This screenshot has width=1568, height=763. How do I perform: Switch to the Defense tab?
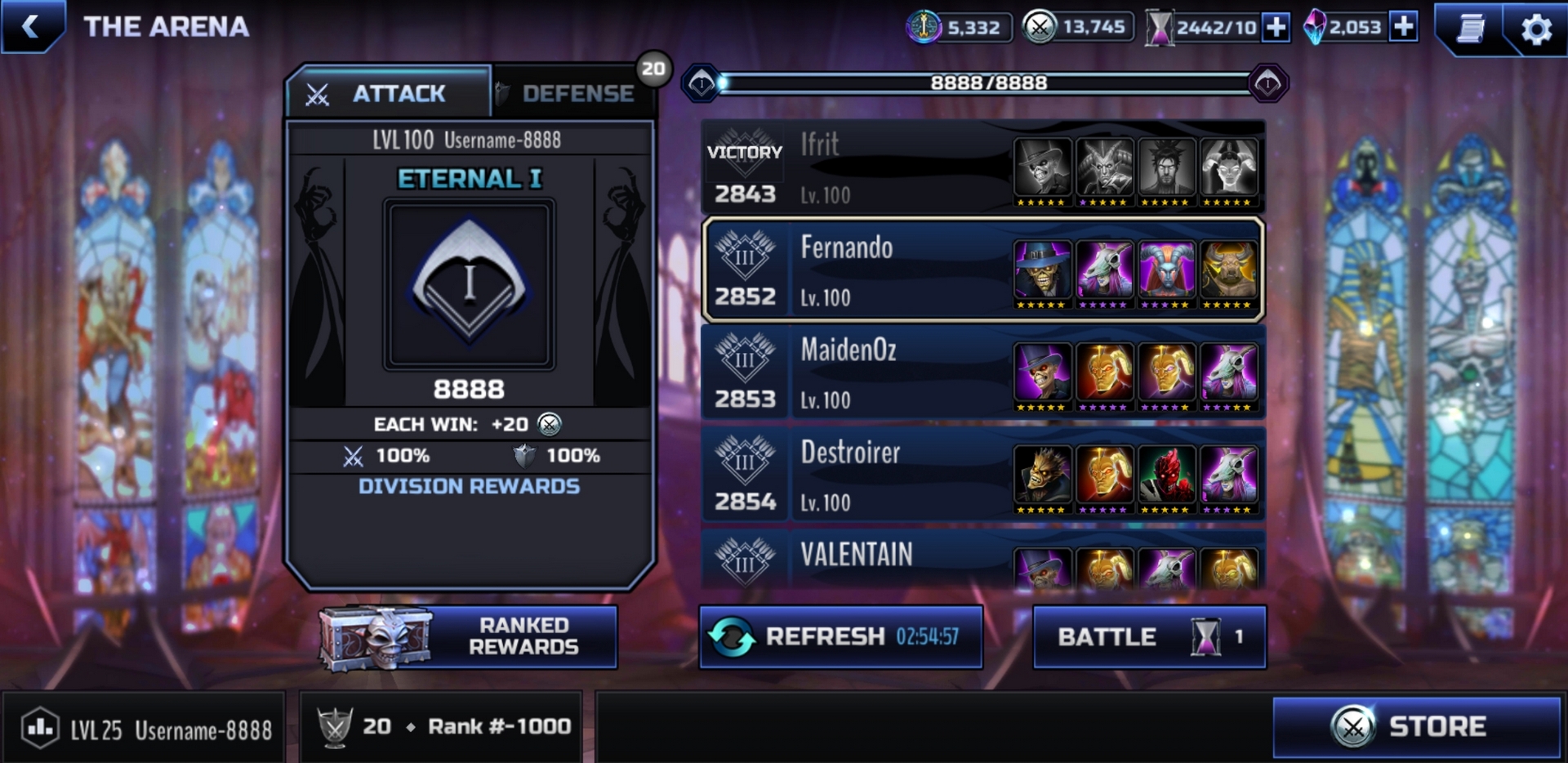575,93
